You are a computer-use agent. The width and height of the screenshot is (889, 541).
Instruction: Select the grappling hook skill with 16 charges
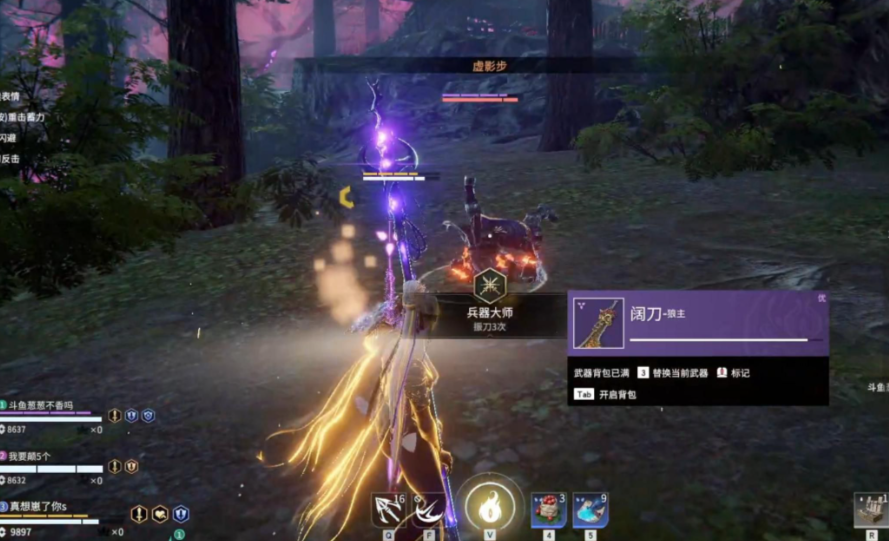(387, 509)
